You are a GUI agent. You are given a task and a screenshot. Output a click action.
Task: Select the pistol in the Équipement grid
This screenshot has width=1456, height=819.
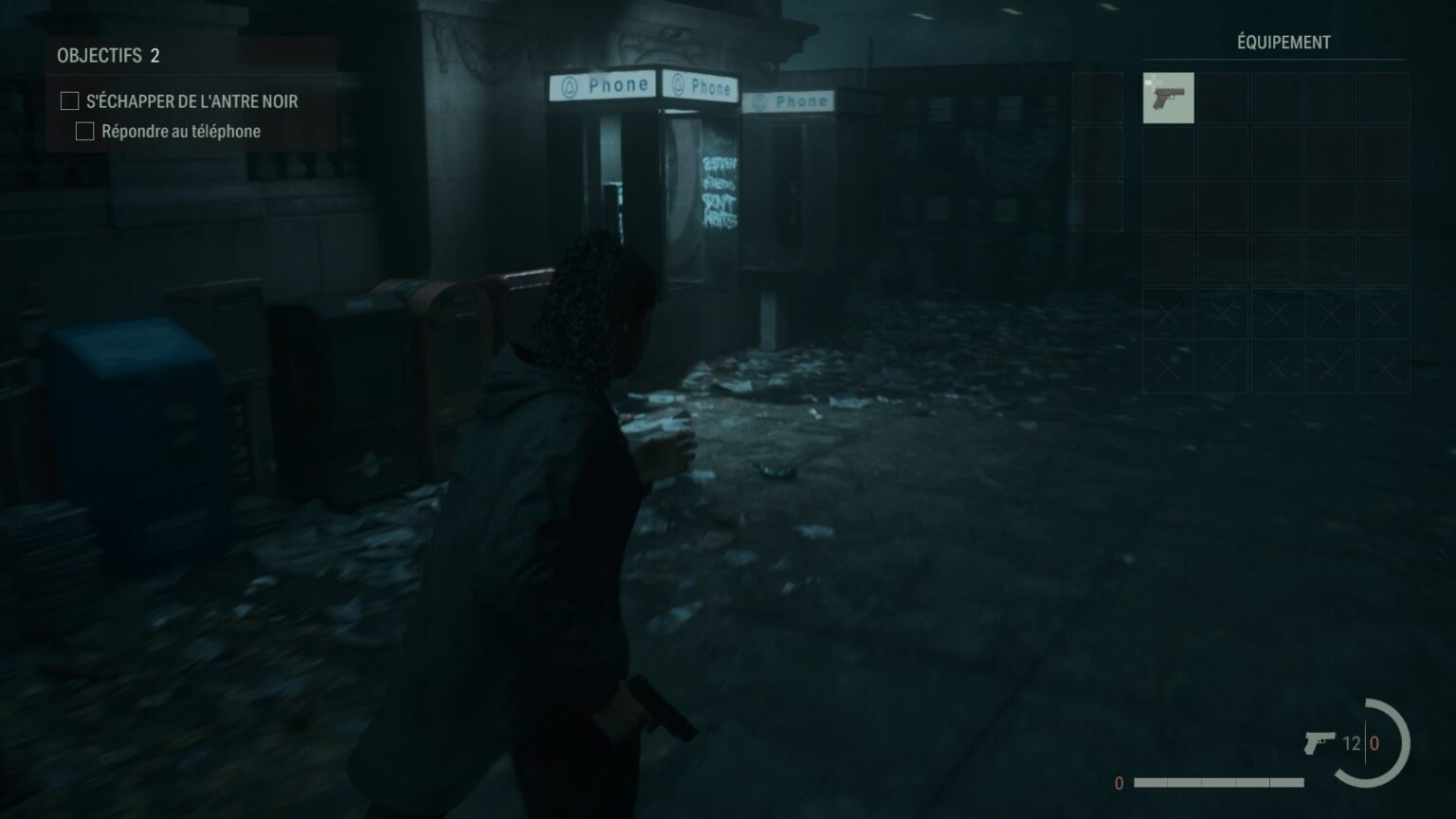(x=1169, y=98)
